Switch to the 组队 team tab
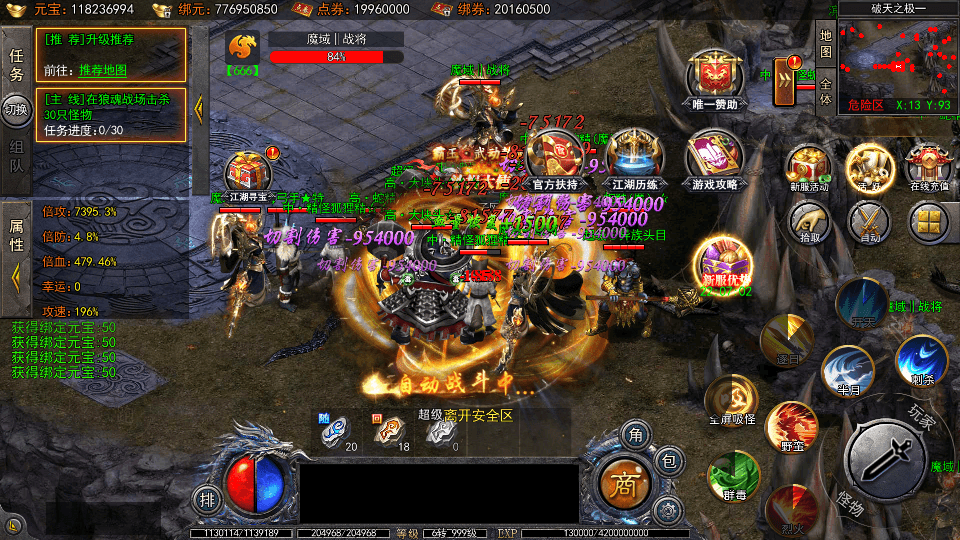960x540 pixels. [x=16, y=153]
